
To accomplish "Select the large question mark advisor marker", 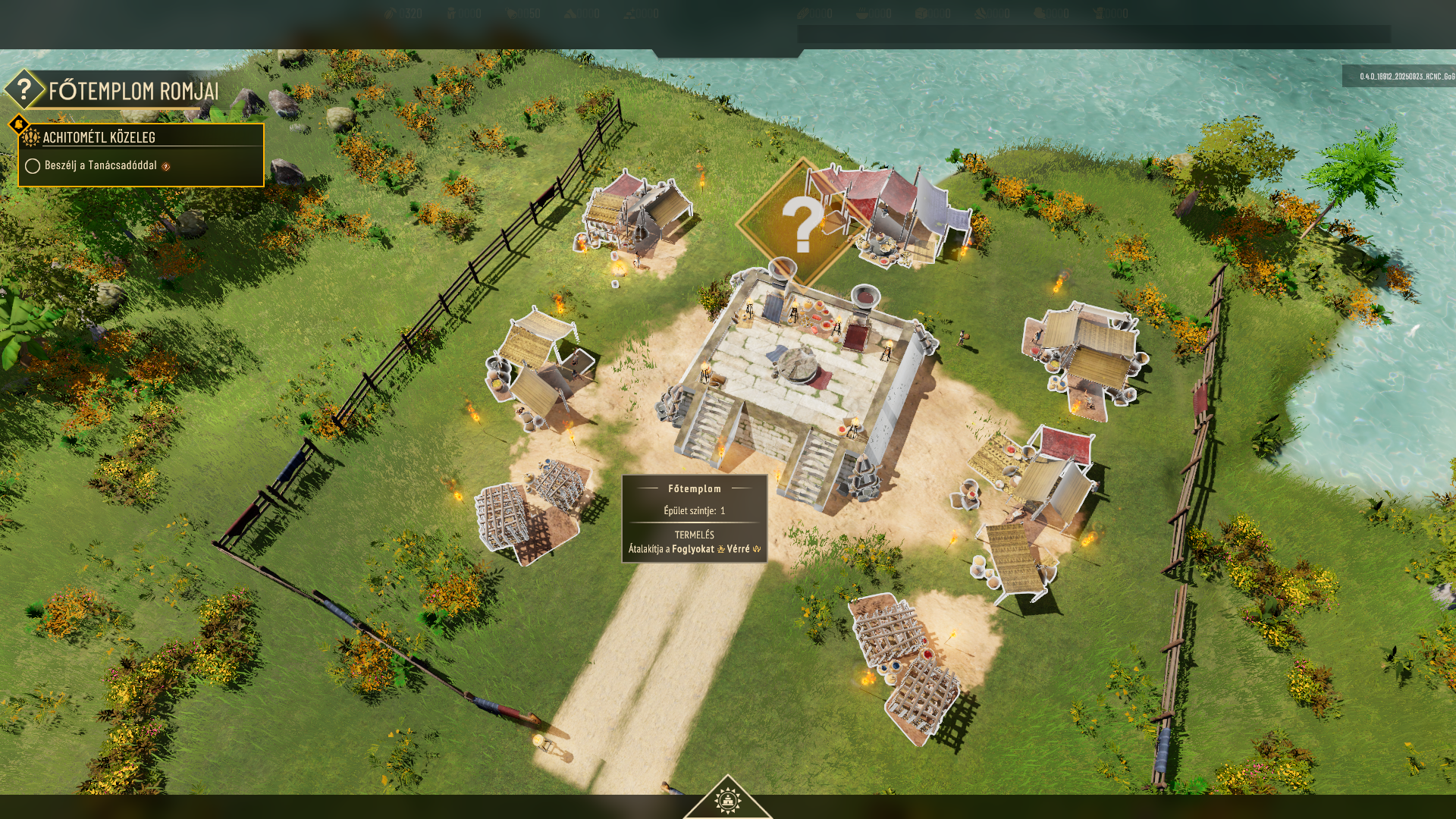I will click(x=800, y=224).
